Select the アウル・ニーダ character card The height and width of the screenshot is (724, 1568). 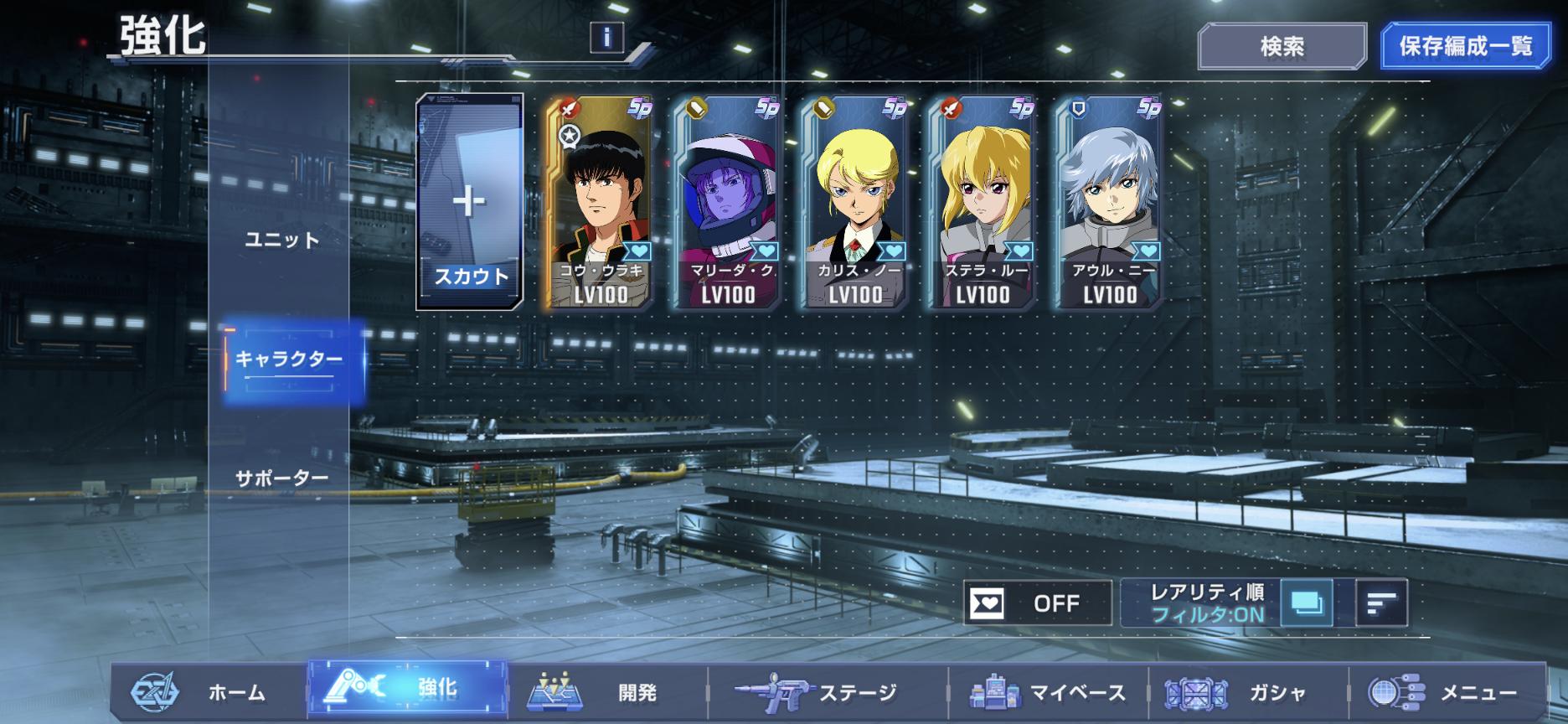pos(1109,202)
